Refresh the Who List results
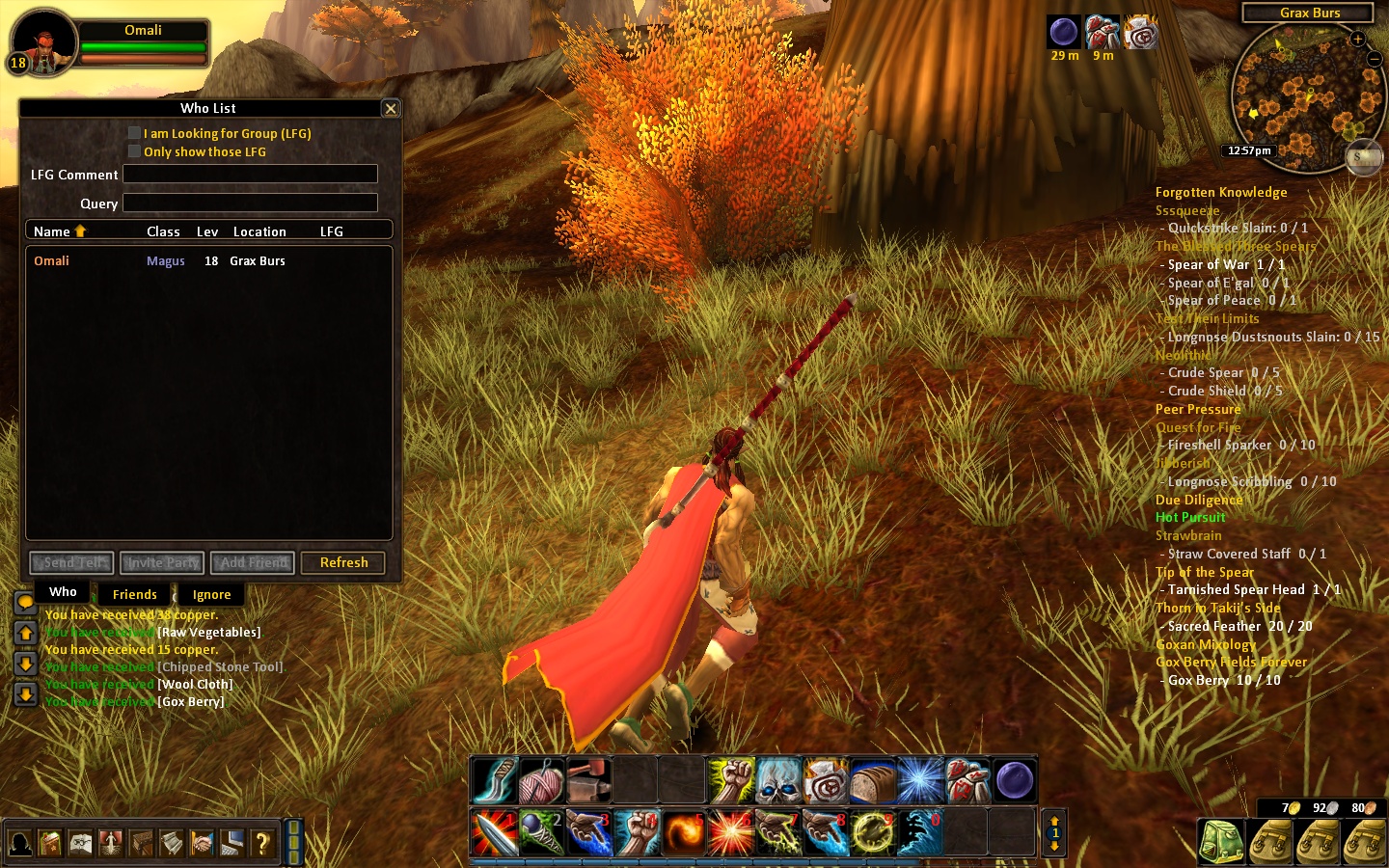The height and width of the screenshot is (868, 1389). [x=343, y=562]
